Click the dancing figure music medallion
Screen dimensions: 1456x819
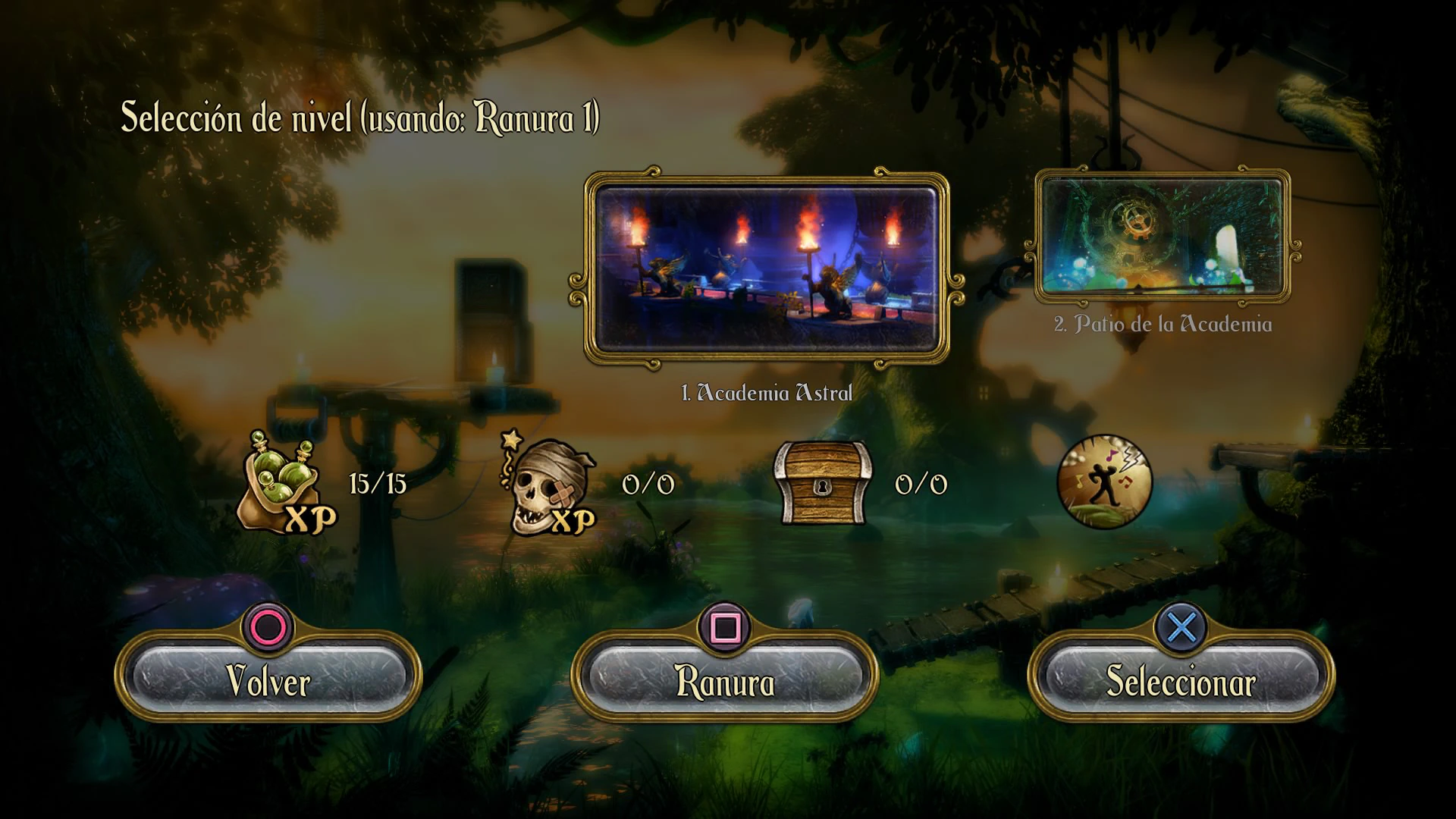click(x=1104, y=481)
